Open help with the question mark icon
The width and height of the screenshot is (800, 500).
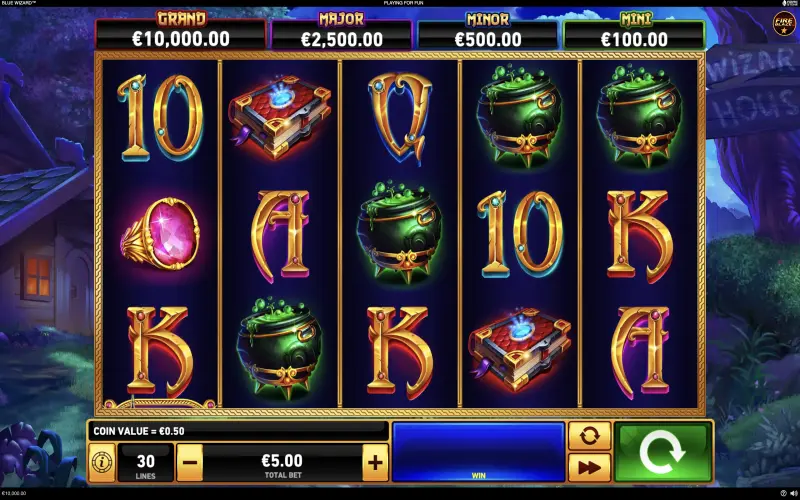click(783, 493)
